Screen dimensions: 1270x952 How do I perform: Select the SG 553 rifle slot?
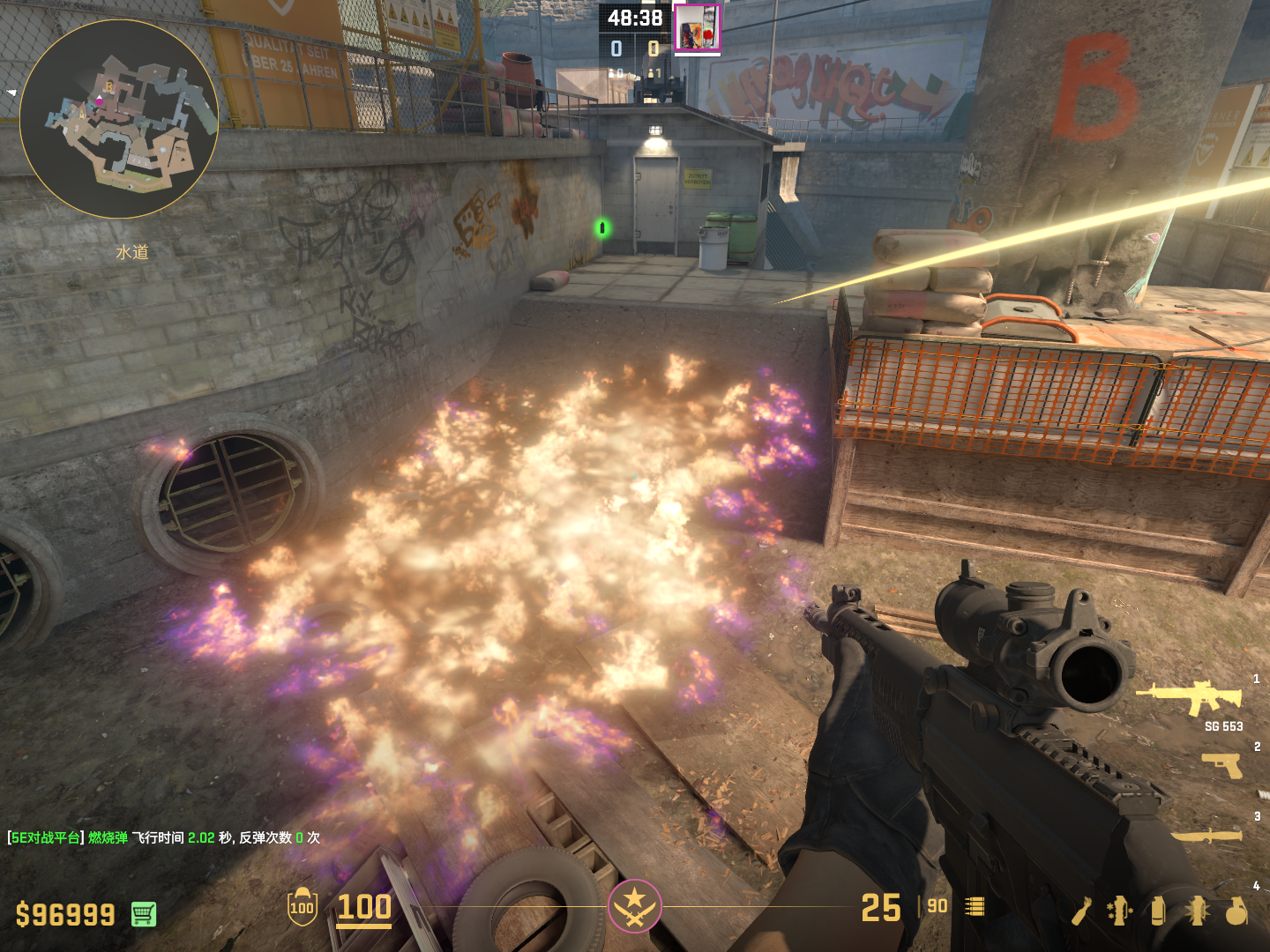1191,698
